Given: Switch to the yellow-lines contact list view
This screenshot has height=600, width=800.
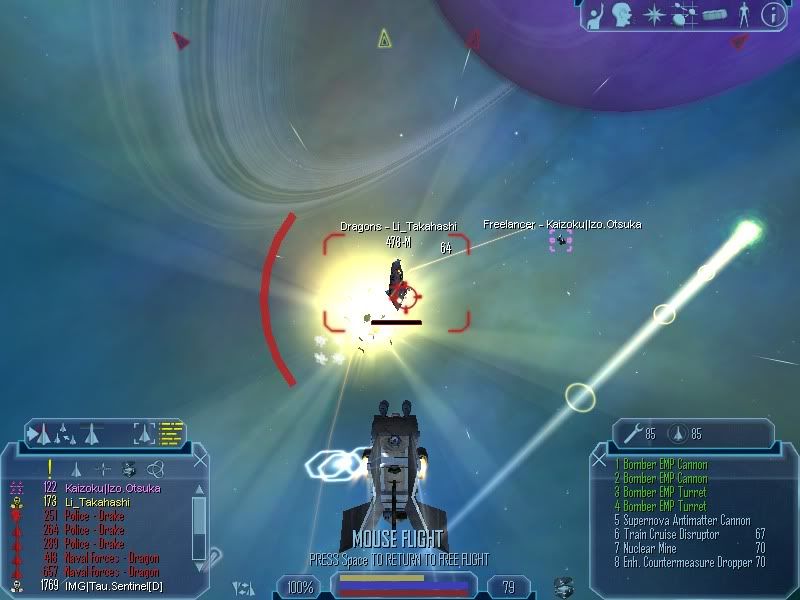Looking at the screenshot, I should click(171, 433).
